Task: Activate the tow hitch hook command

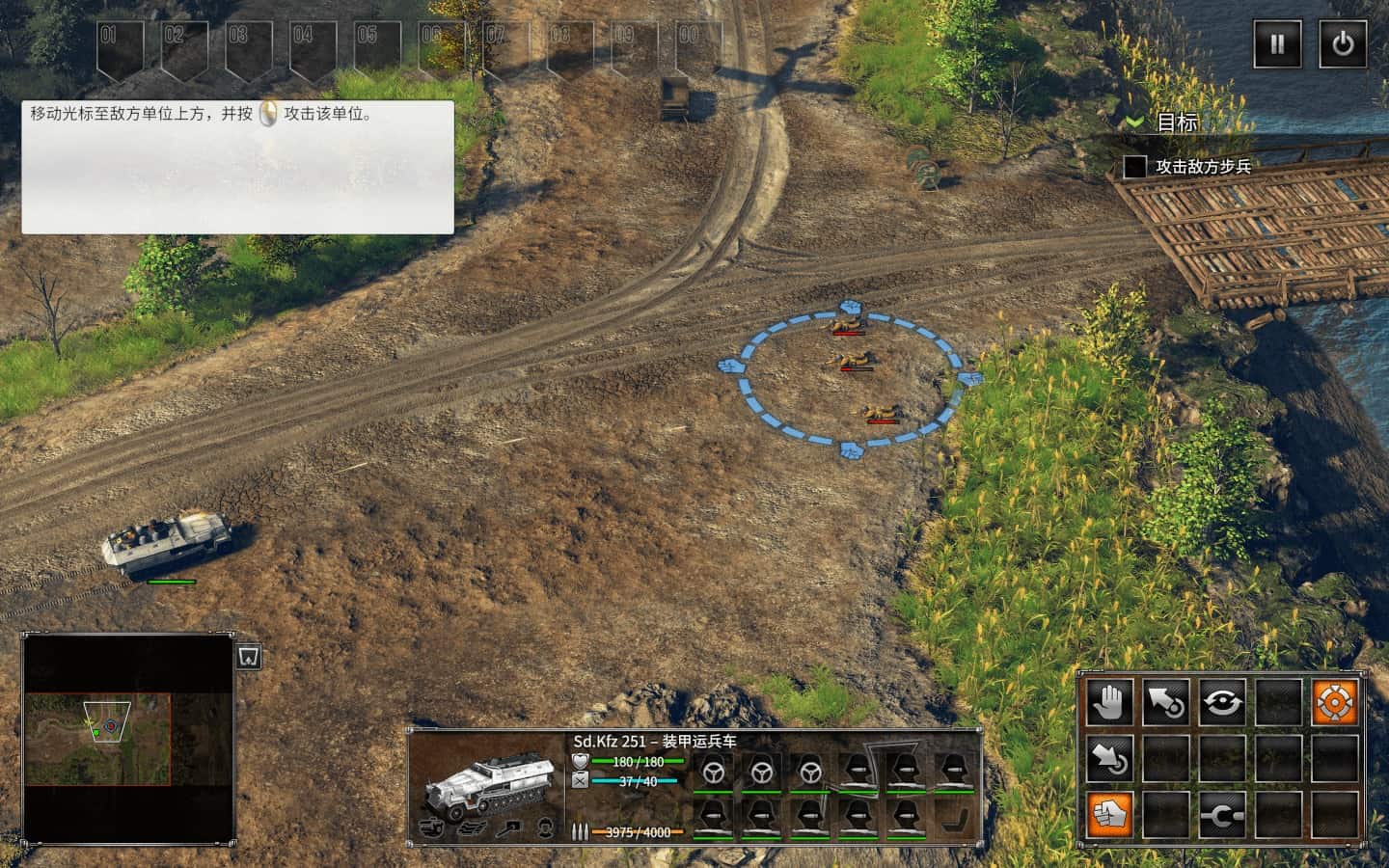Action: point(1222,815)
